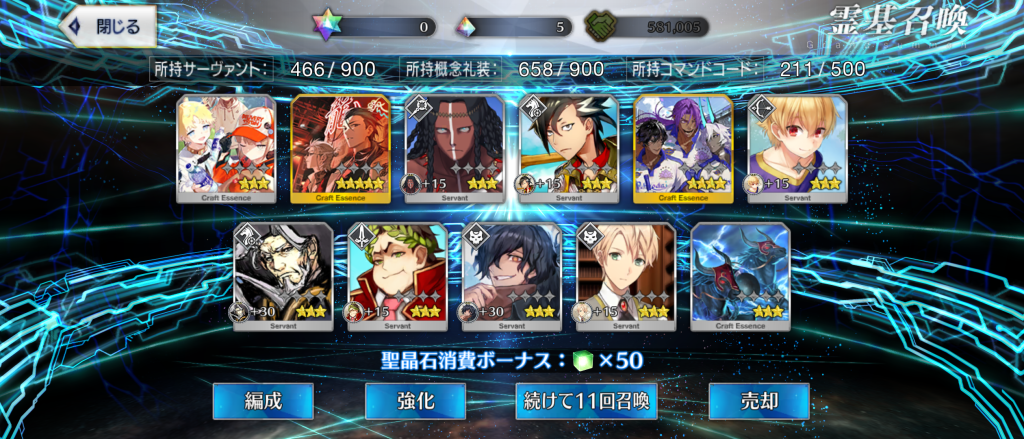1024x439 pixels.
Task: Select the laurel-wreathed Servant in red coat
Action: tap(397, 276)
